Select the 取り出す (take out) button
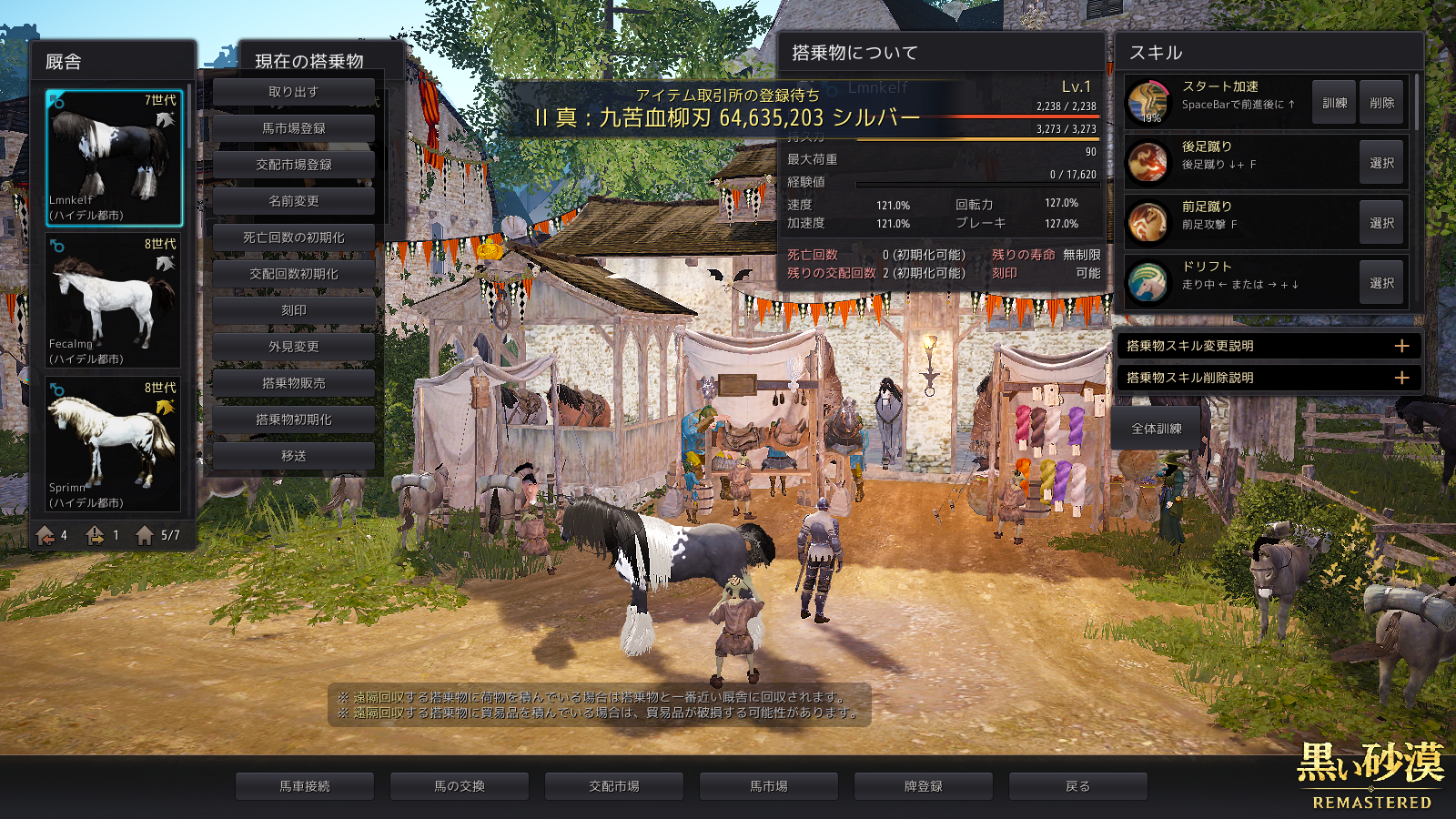1456x819 pixels. tap(293, 92)
